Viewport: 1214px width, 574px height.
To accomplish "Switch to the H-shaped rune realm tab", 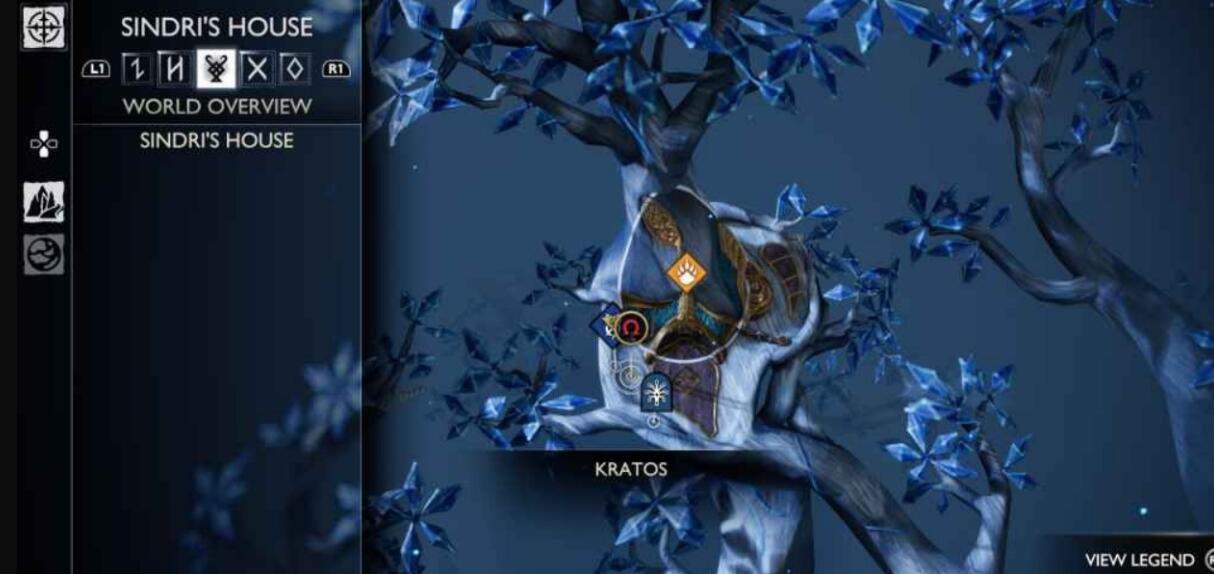I will 176,69.
